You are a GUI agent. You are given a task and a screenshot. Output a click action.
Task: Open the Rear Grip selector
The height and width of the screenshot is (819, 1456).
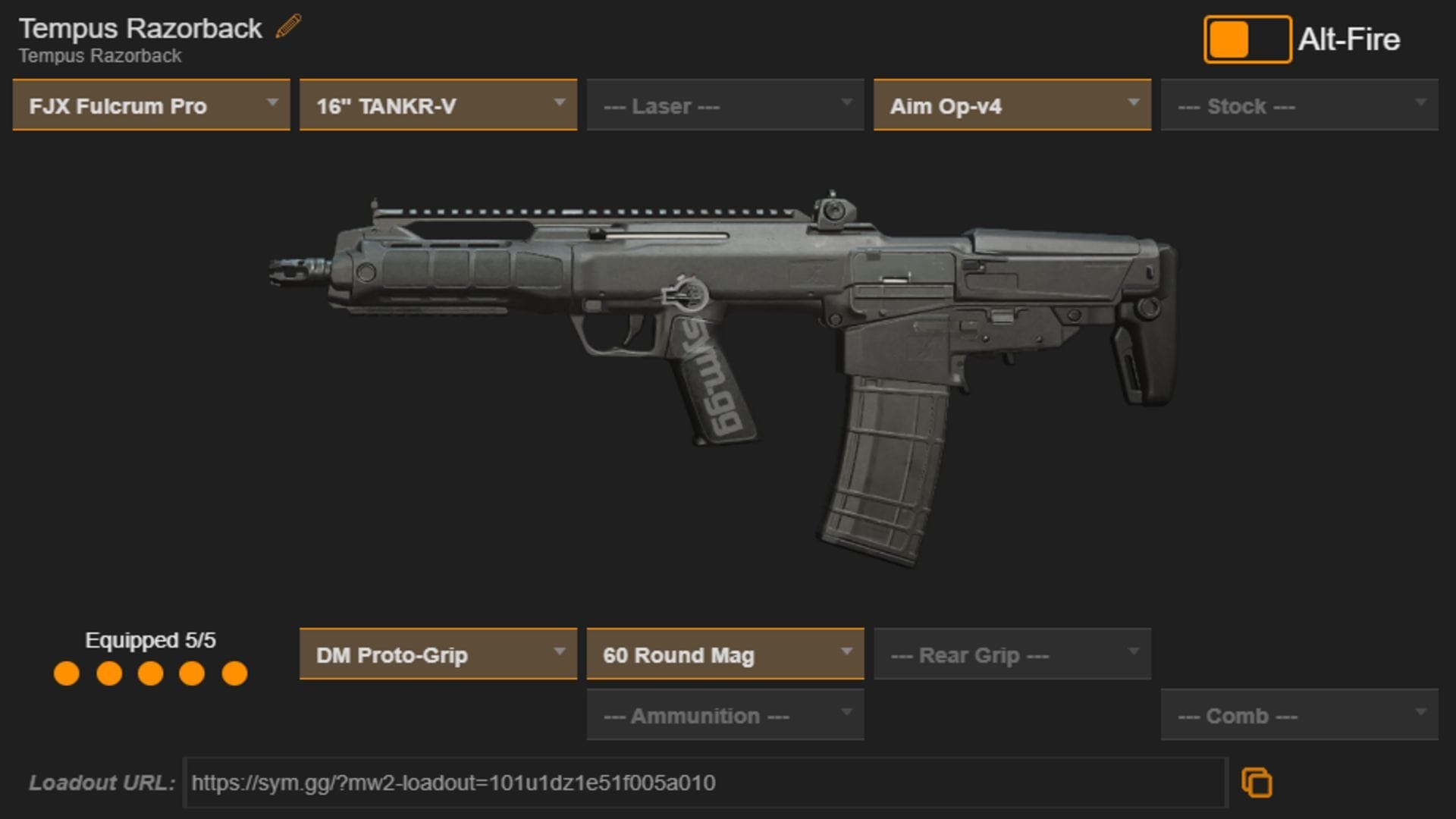pos(1012,654)
